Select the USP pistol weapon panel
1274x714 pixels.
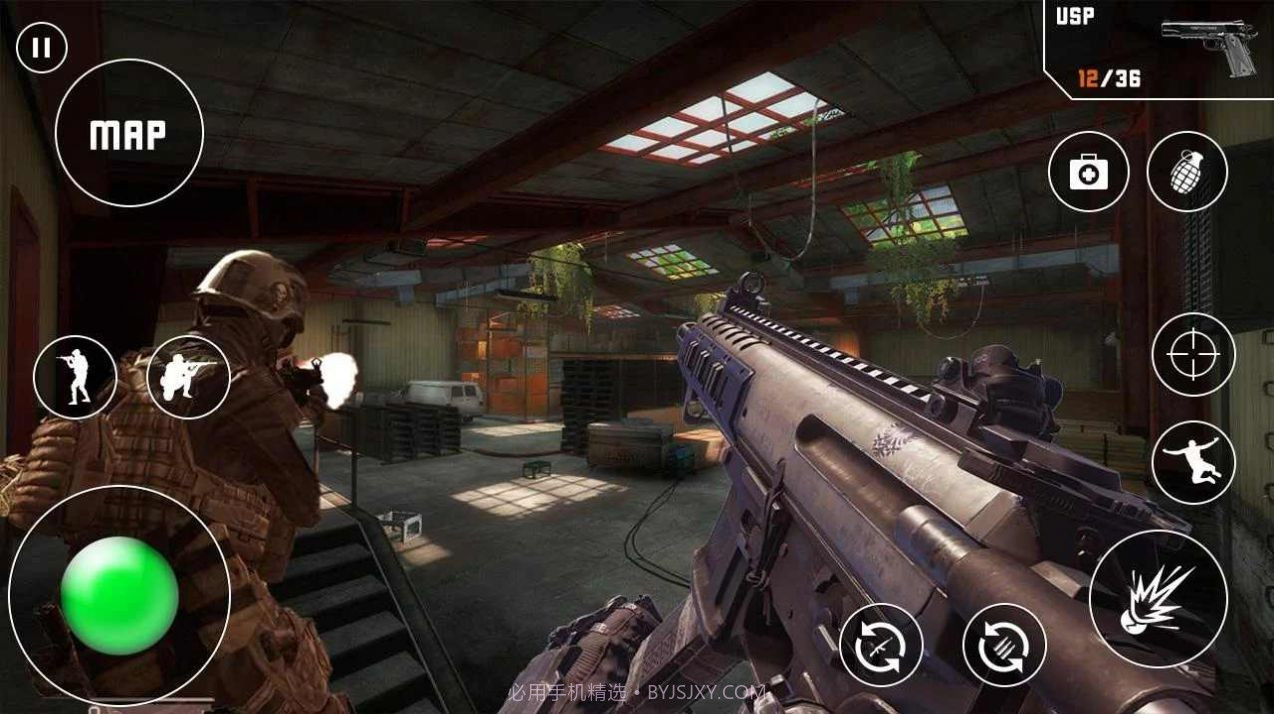(1156, 48)
